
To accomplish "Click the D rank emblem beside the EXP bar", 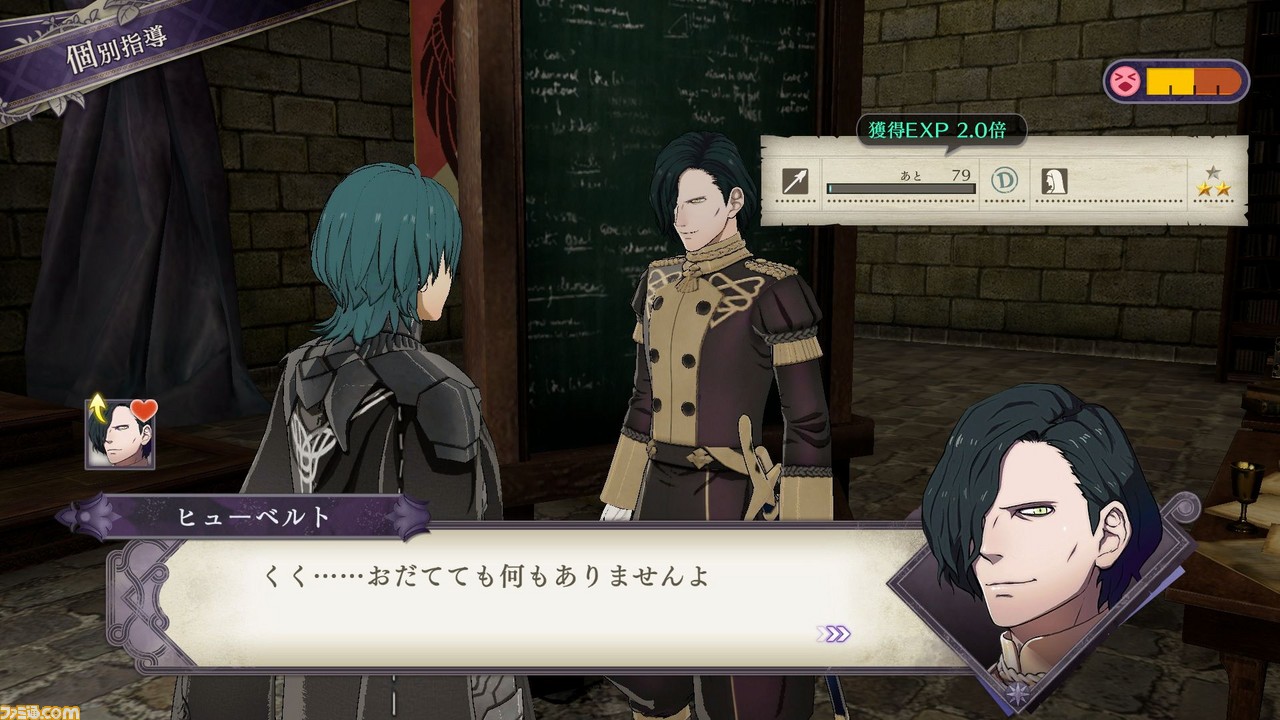I will pyautogui.click(x=1002, y=179).
